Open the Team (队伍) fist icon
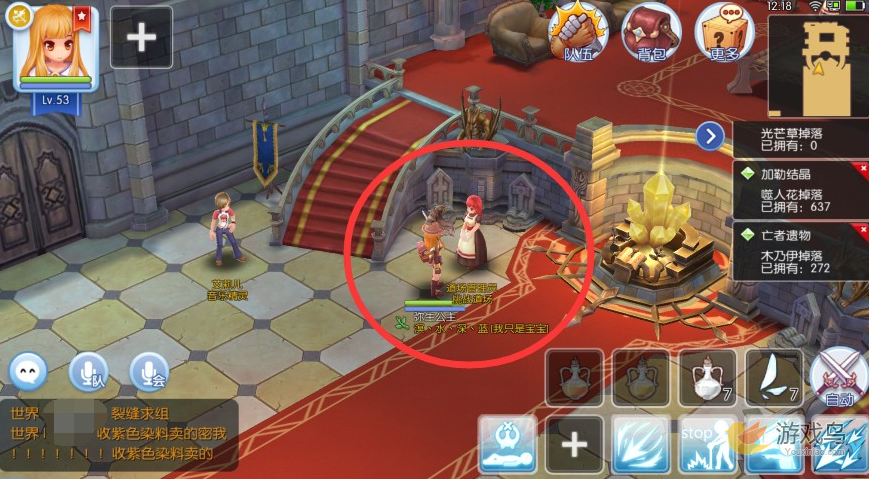 [584, 33]
